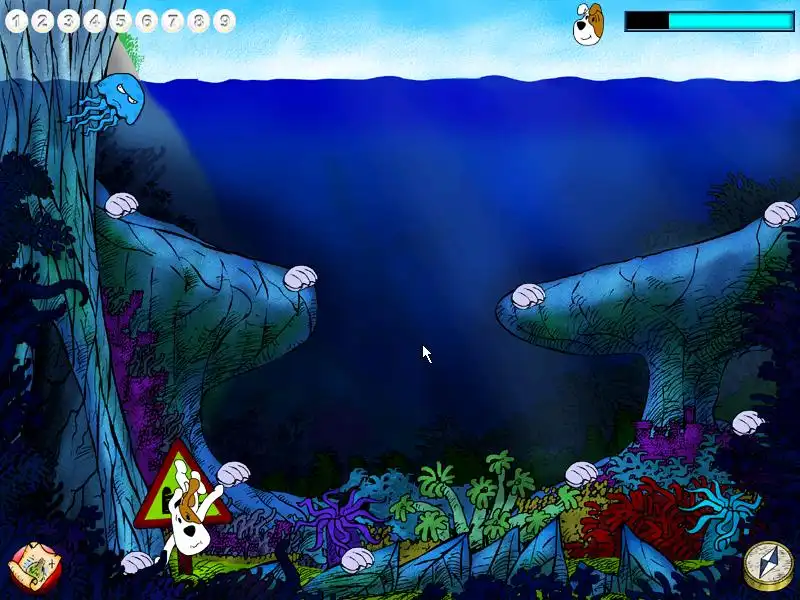Image resolution: width=800 pixels, height=600 pixels.
Task: Select the number 1 bubble
Action: point(17,20)
